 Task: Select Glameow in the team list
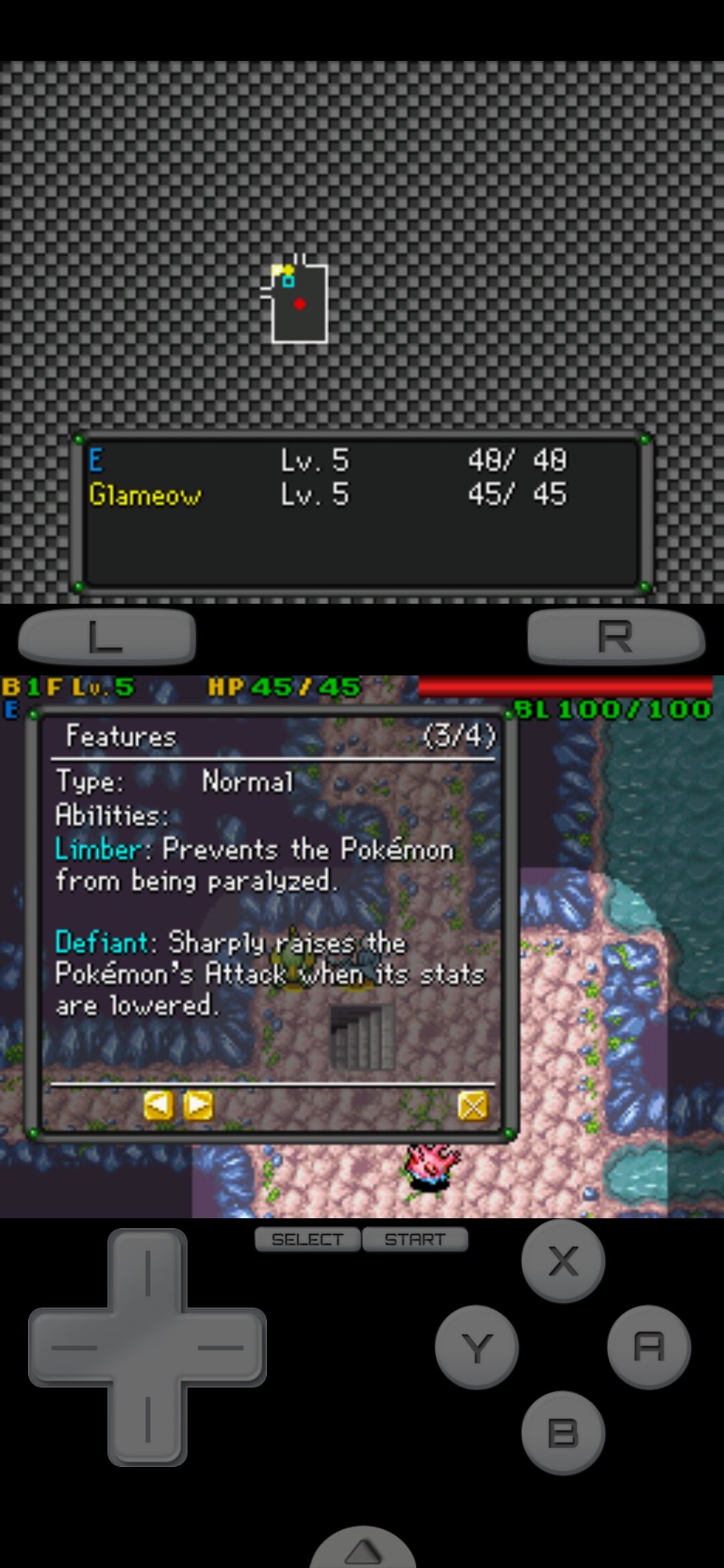[145, 495]
